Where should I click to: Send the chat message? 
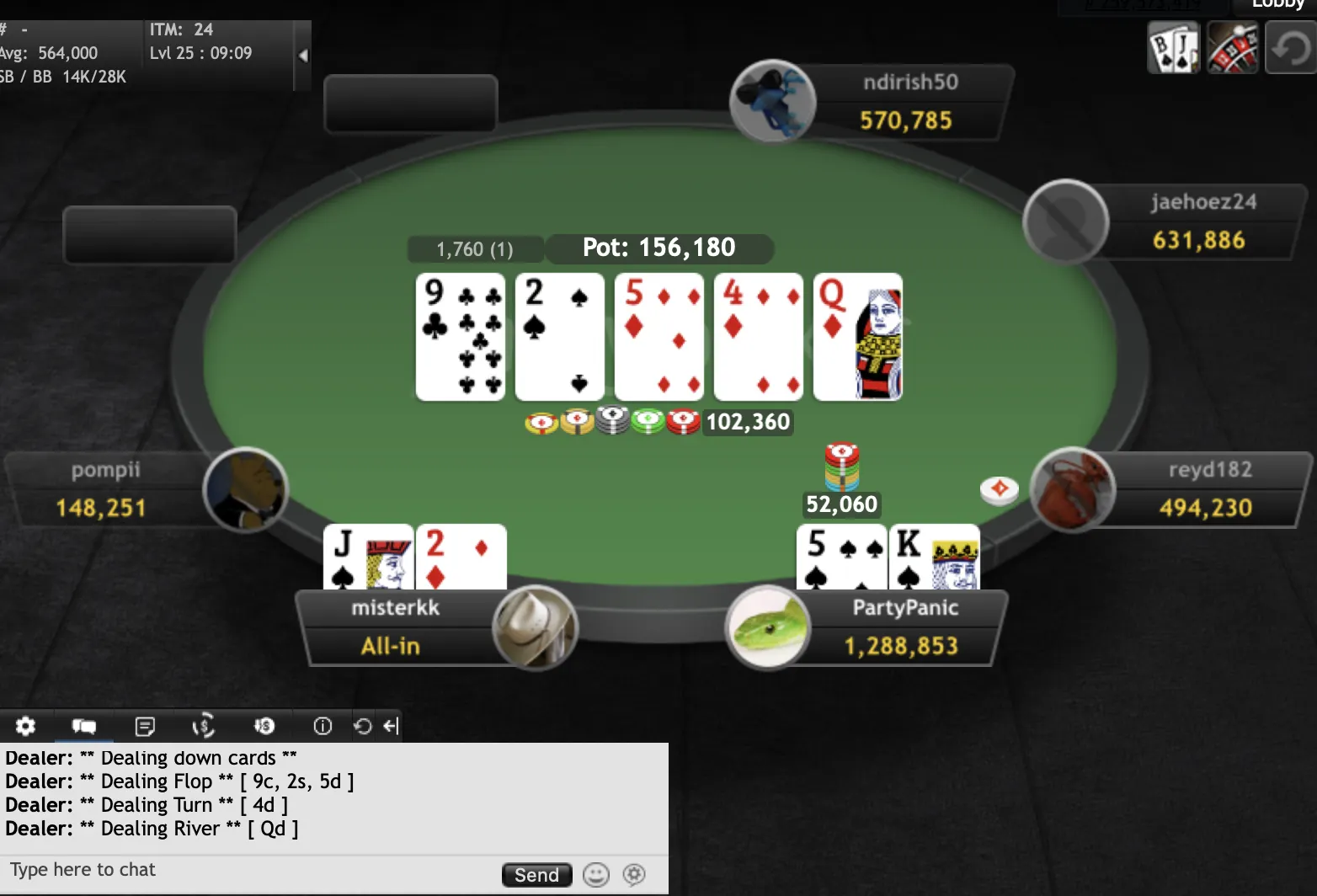coord(536,875)
